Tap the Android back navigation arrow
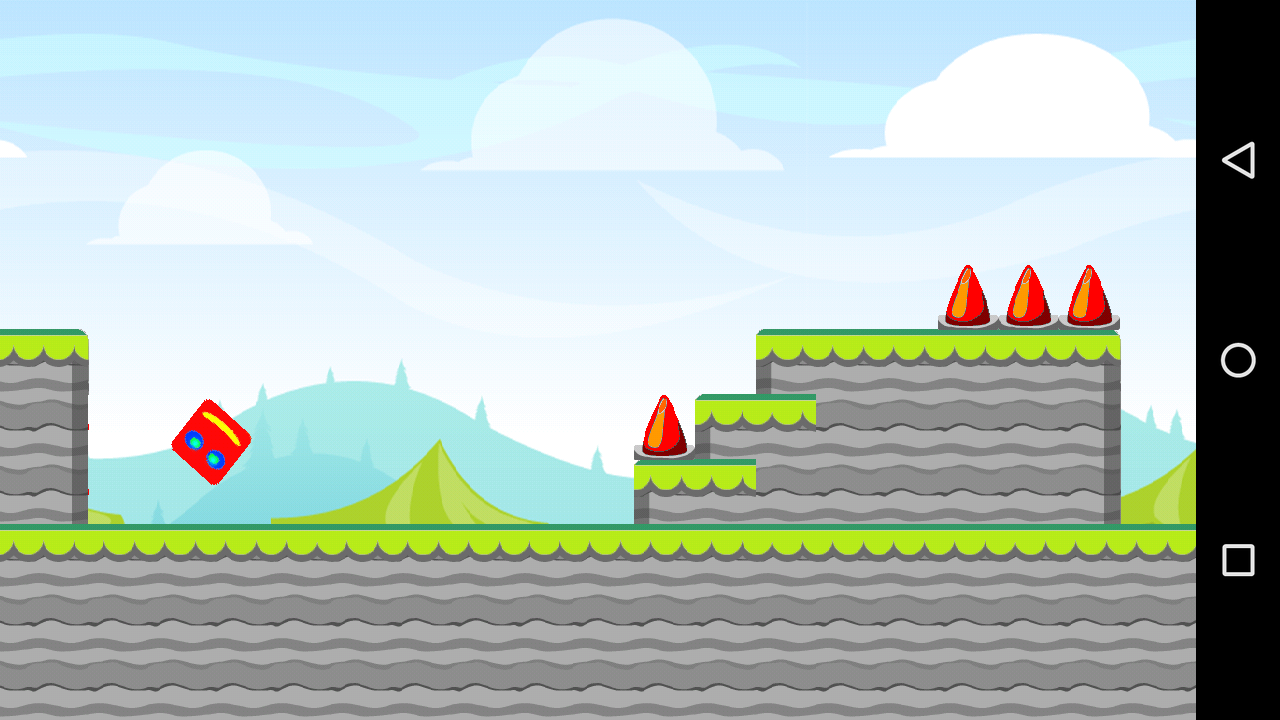The width and height of the screenshot is (1280, 720). coord(1238,159)
